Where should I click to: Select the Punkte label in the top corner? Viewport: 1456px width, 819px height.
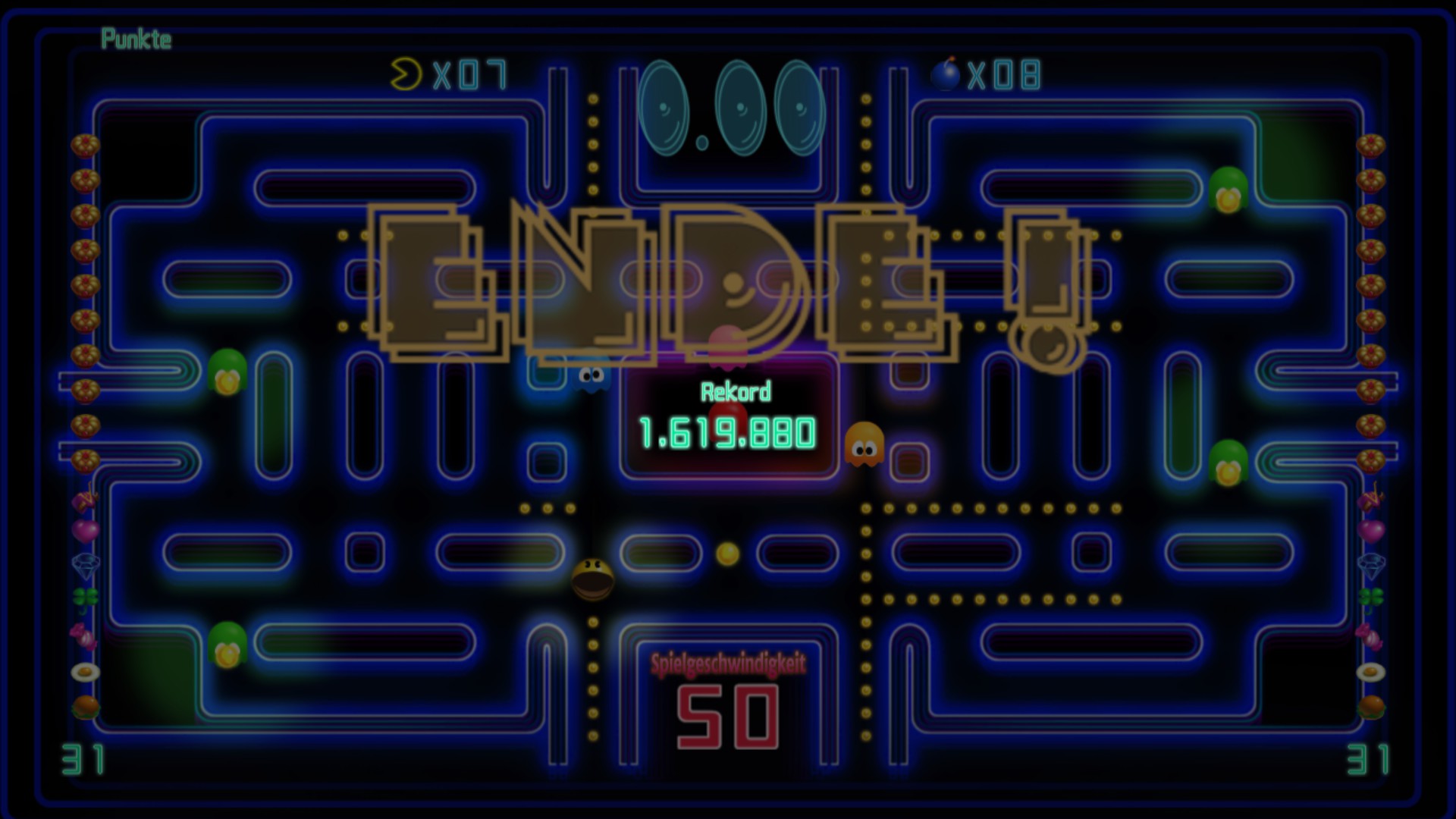136,39
